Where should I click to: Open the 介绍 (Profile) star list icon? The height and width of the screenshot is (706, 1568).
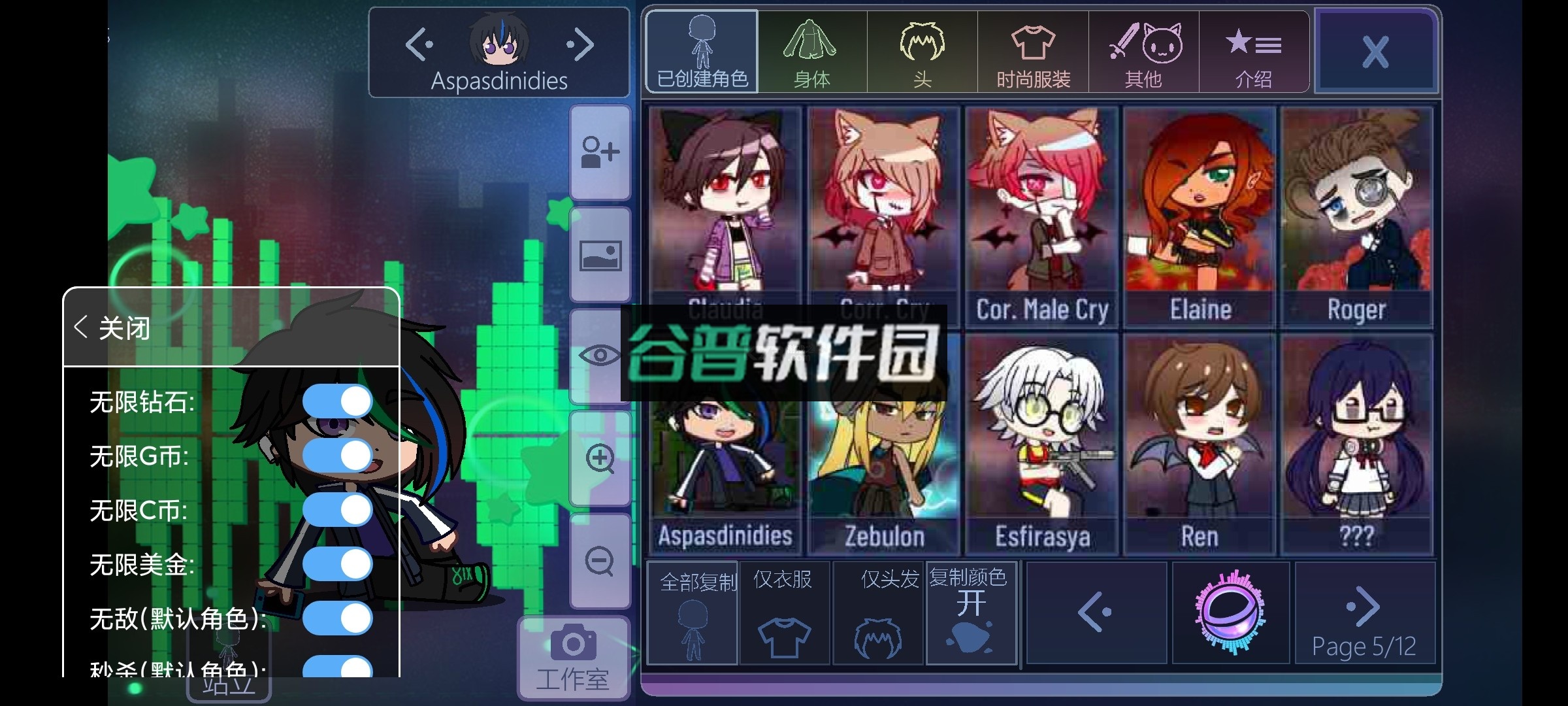pos(1254,51)
